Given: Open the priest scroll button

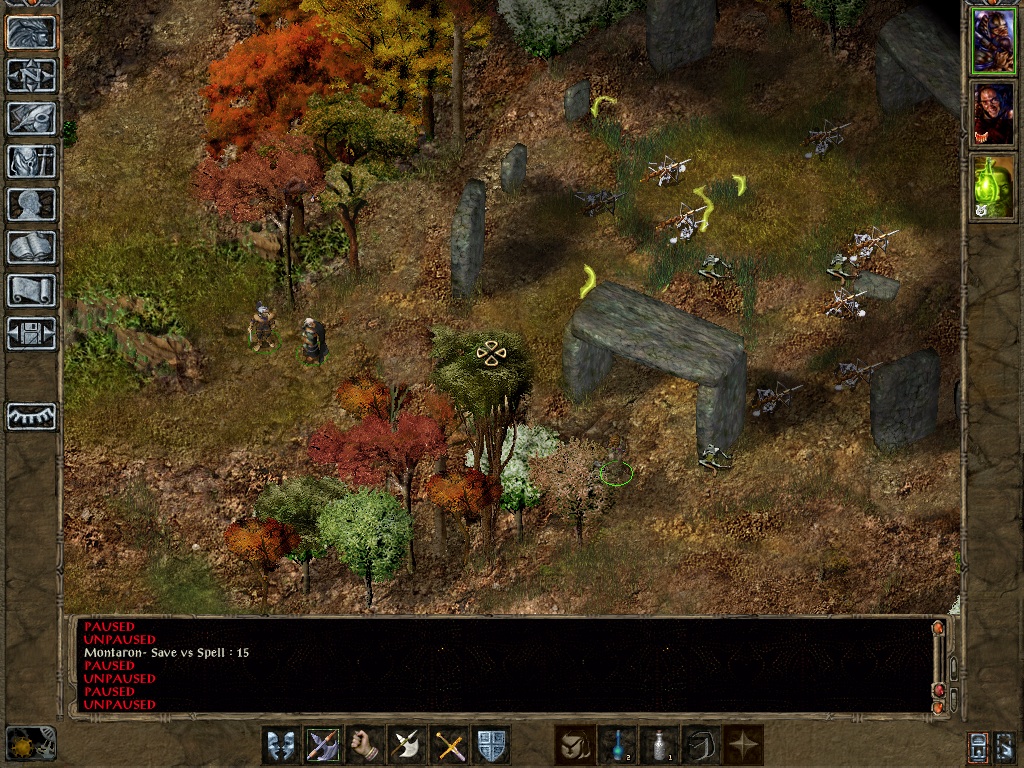Looking at the screenshot, I should click(x=31, y=290).
